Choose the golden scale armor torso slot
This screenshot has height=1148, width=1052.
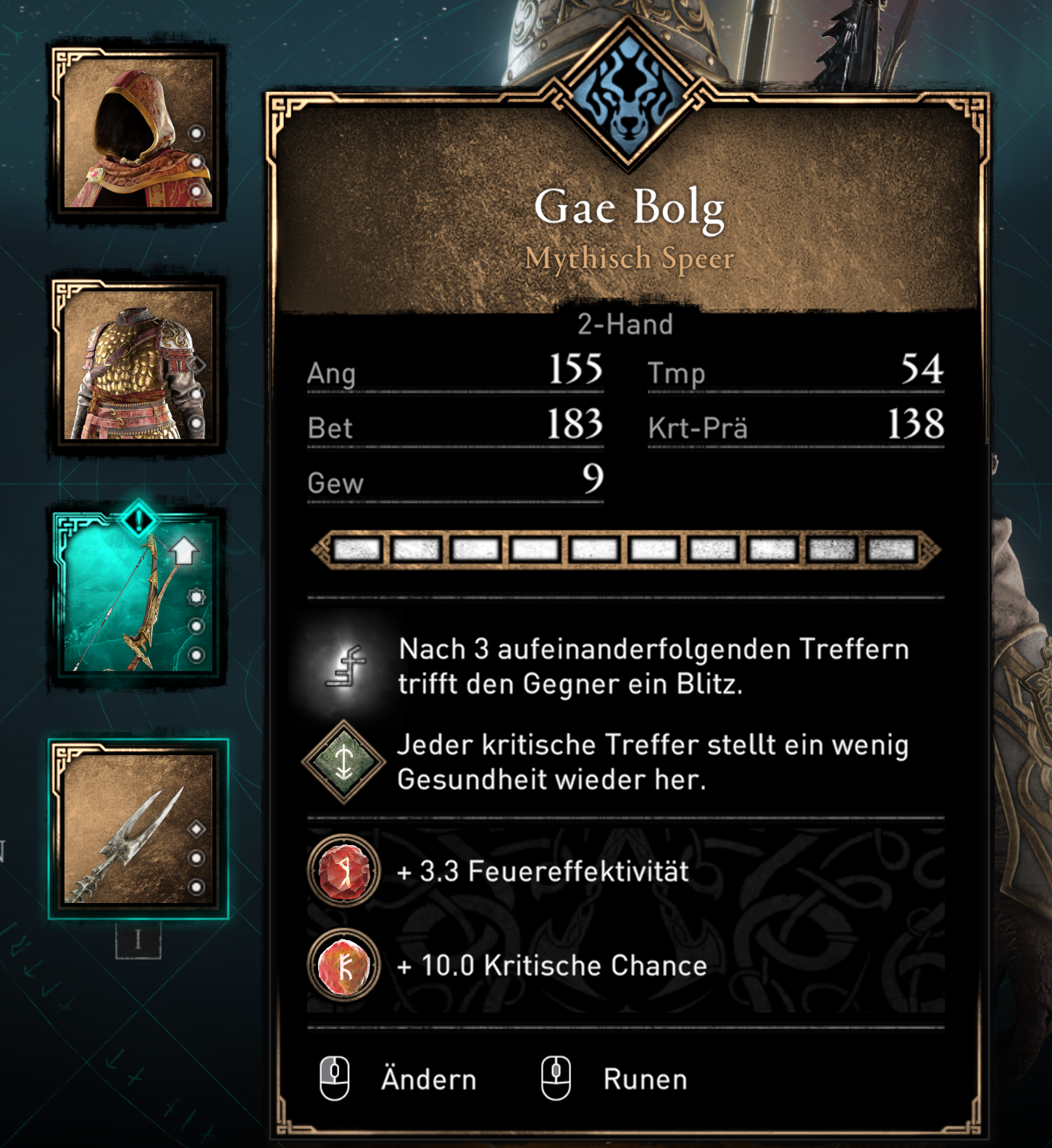click(x=138, y=365)
